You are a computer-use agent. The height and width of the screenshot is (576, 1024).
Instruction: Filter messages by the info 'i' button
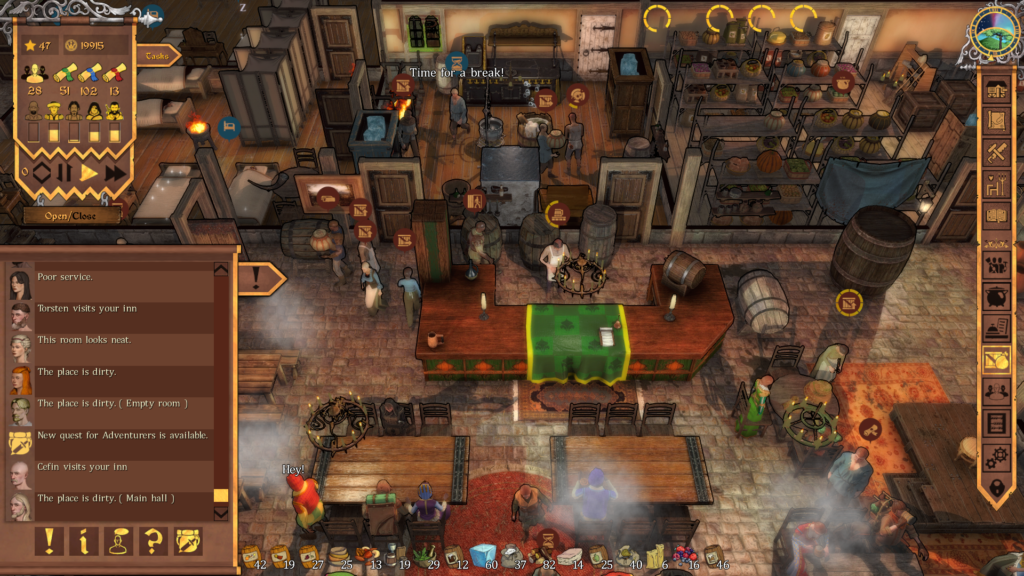(83, 541)
